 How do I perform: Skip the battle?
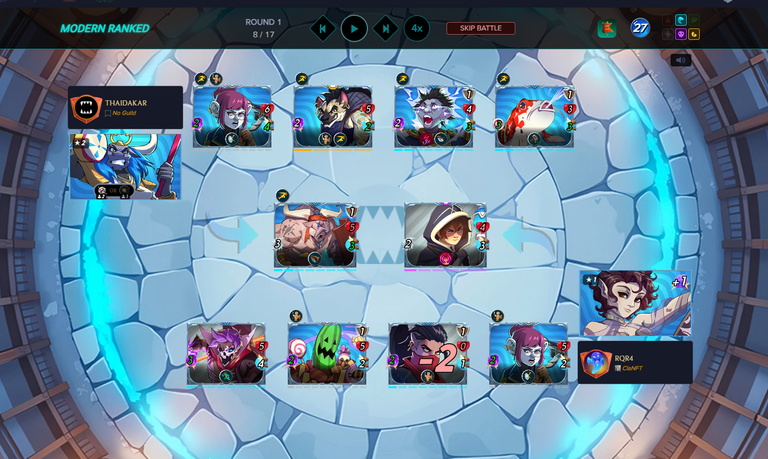coord(480,28)
